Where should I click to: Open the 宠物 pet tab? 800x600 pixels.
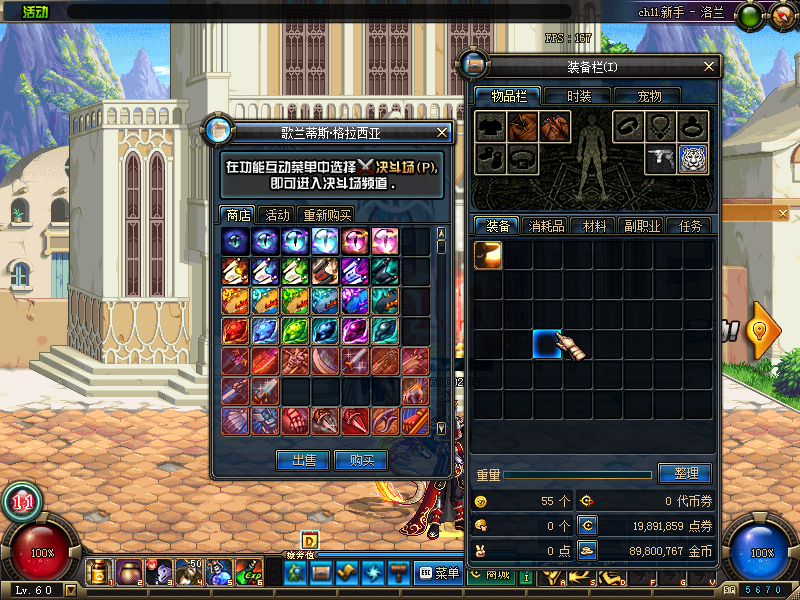[x=649, y=96]
